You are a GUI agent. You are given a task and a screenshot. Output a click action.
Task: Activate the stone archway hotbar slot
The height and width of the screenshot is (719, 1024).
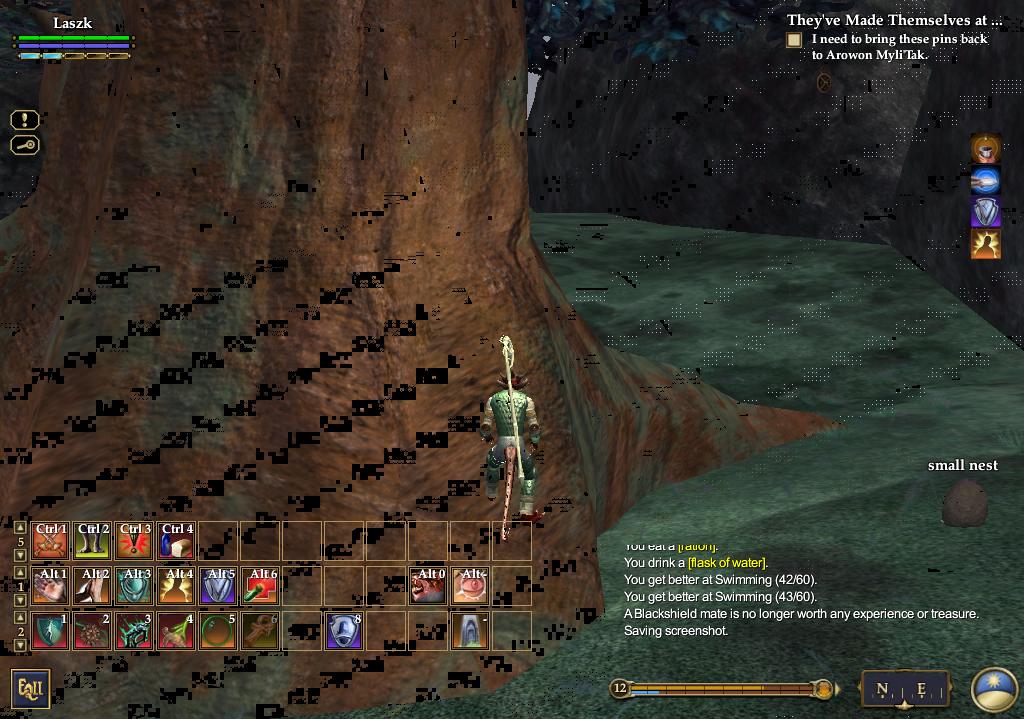[x=470, y=631]
